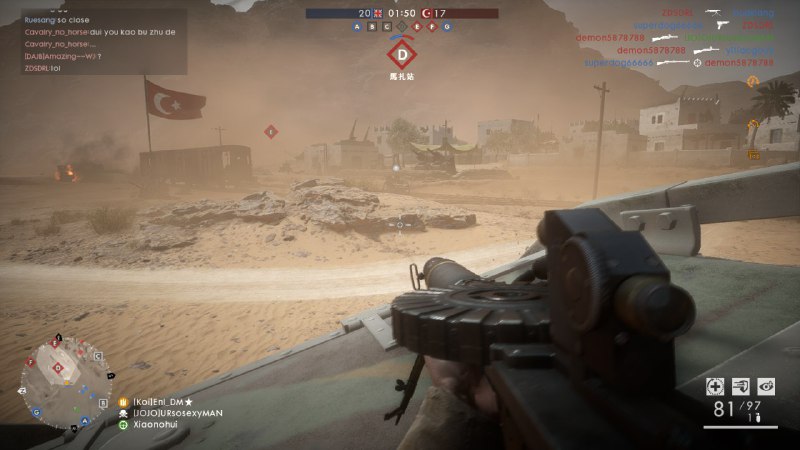This screenshot has height=450, width=800.
Task: Select the G flag on the minimap
Action: pos(36,411)
